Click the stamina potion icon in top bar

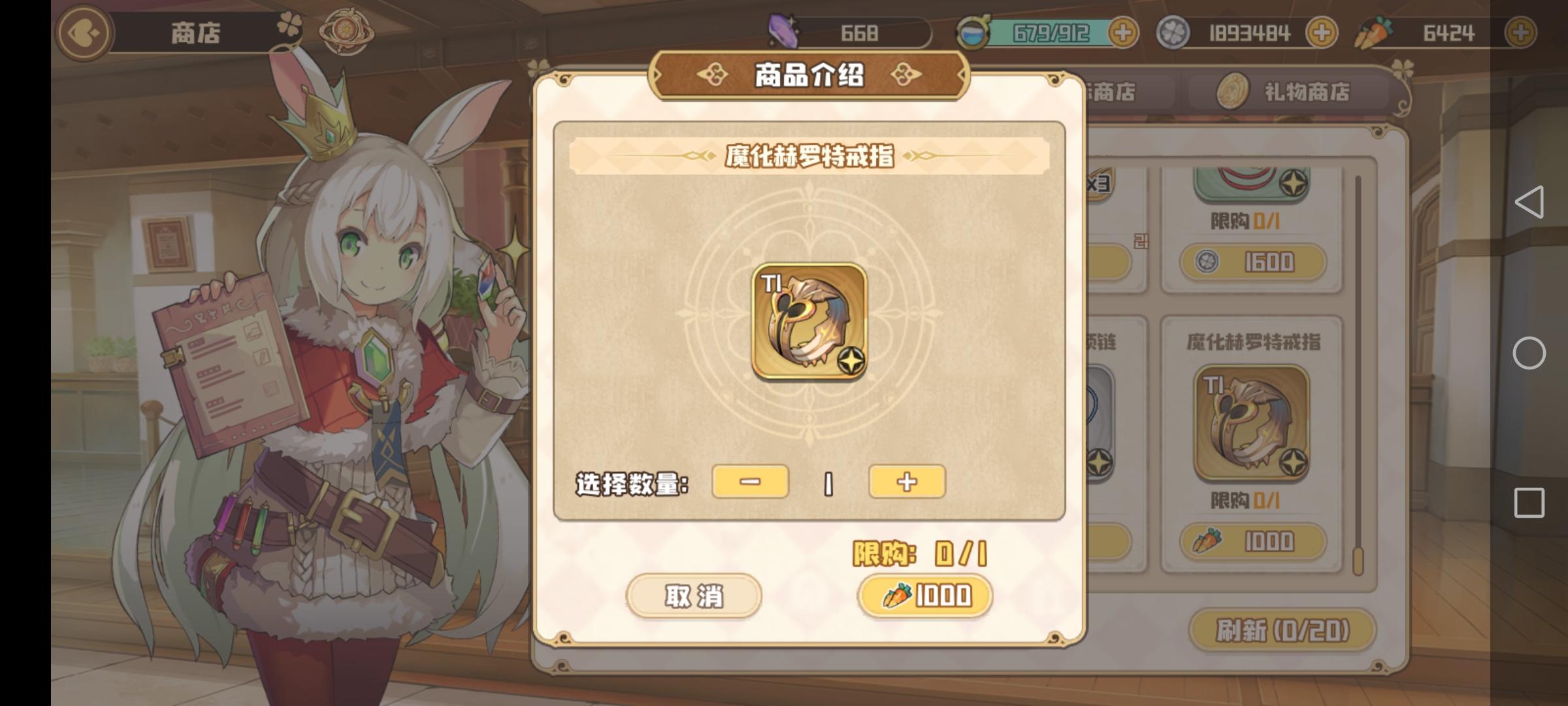pyautogui.click(x=972, y=31)
